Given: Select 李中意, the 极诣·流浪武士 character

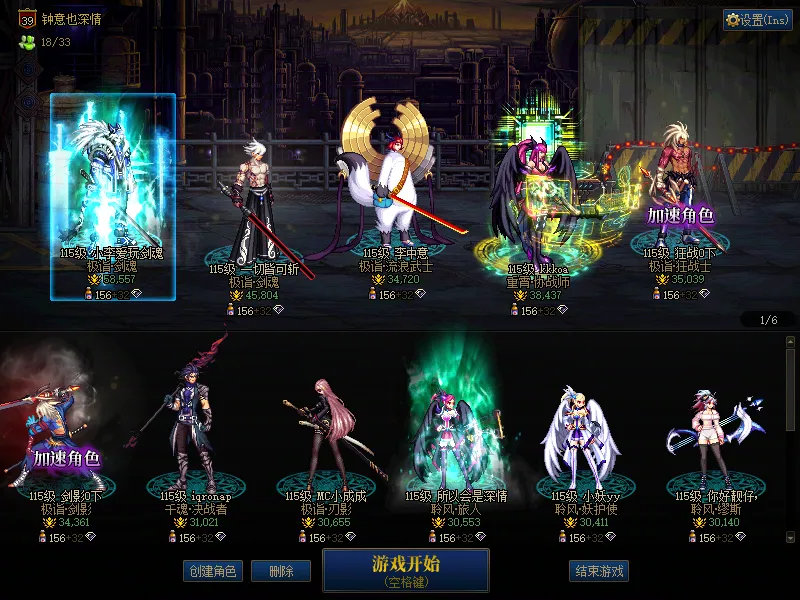Looking at the screenshot, I should point(397,190).
